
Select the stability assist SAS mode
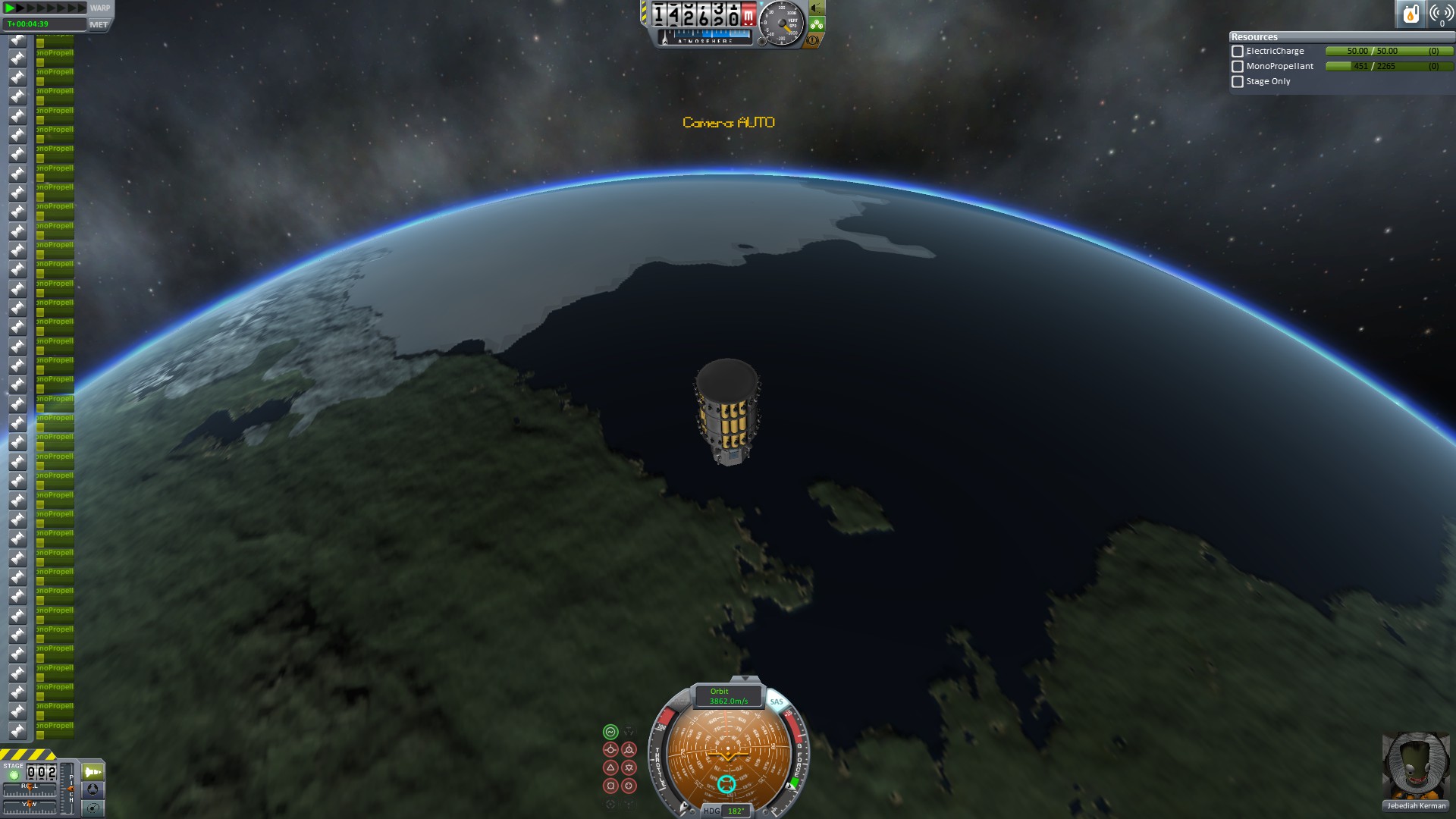(x=610, y=732)
